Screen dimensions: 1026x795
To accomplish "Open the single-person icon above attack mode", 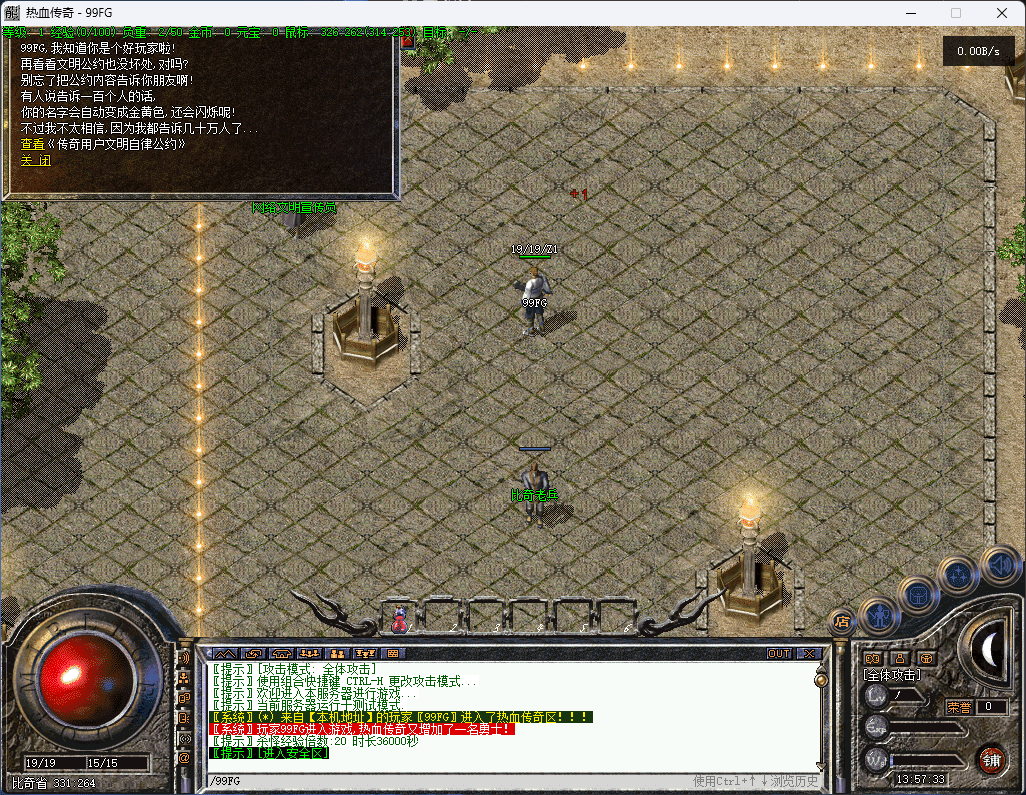I will [x=900, y=658].
